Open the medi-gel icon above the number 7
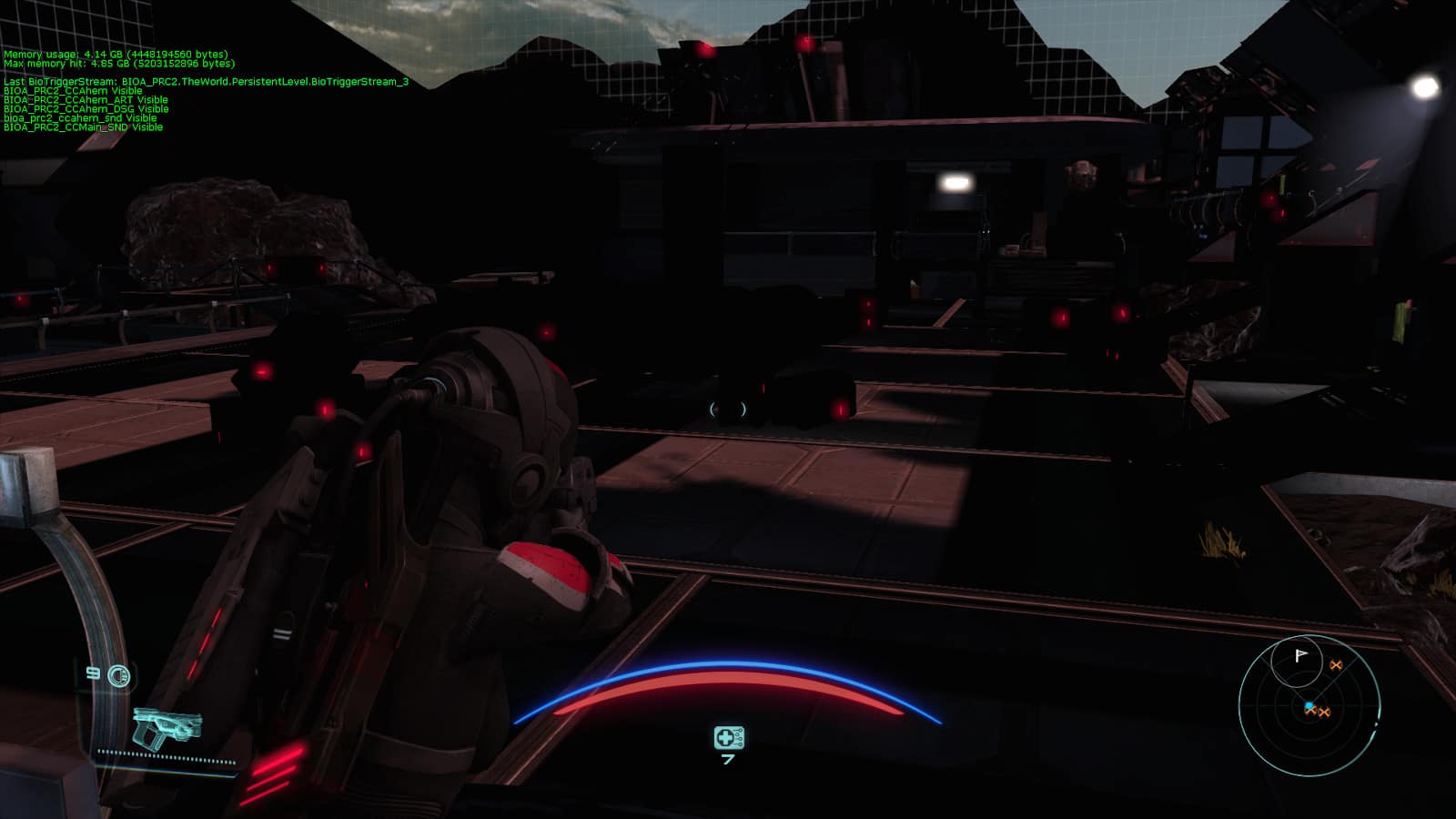 [x=728, y=735]
